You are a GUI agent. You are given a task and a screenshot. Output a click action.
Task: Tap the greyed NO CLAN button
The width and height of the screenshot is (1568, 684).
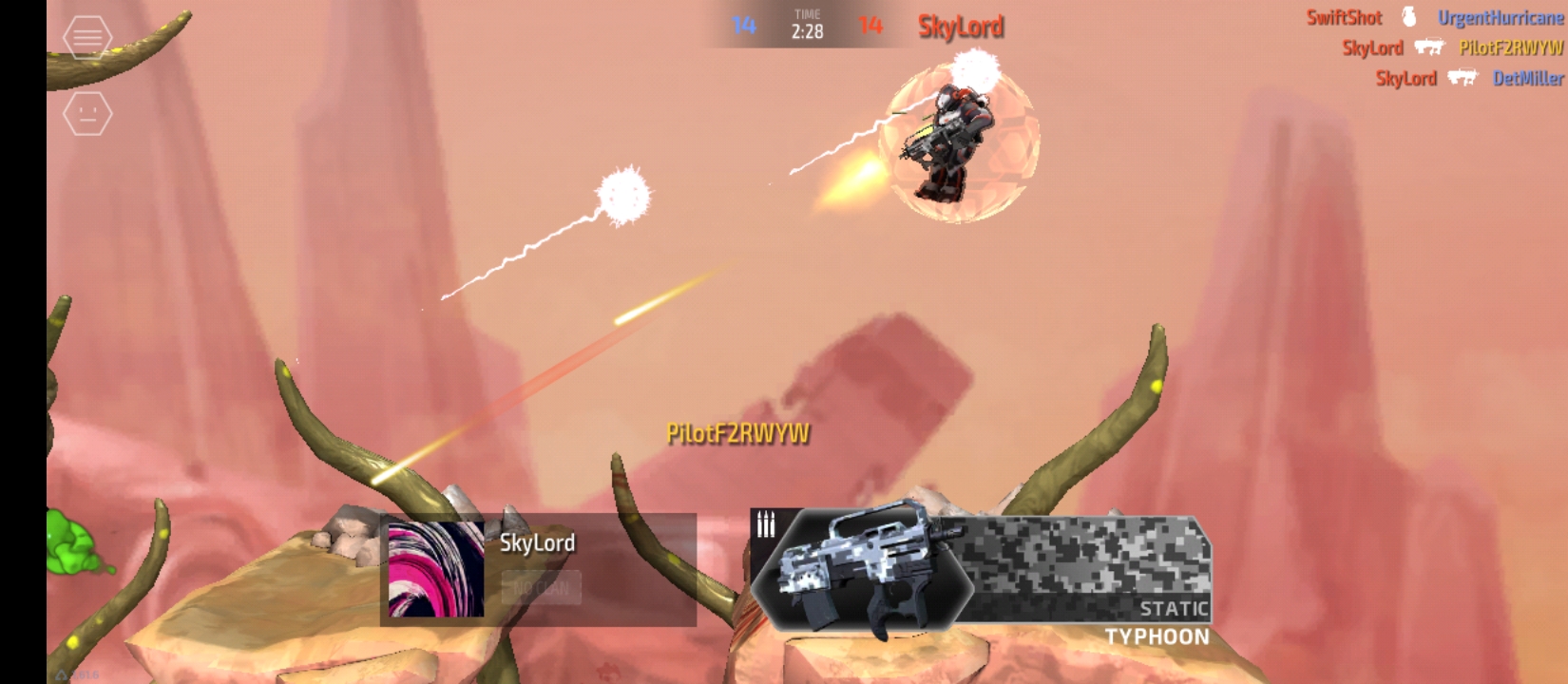click(x=541, y=588)
